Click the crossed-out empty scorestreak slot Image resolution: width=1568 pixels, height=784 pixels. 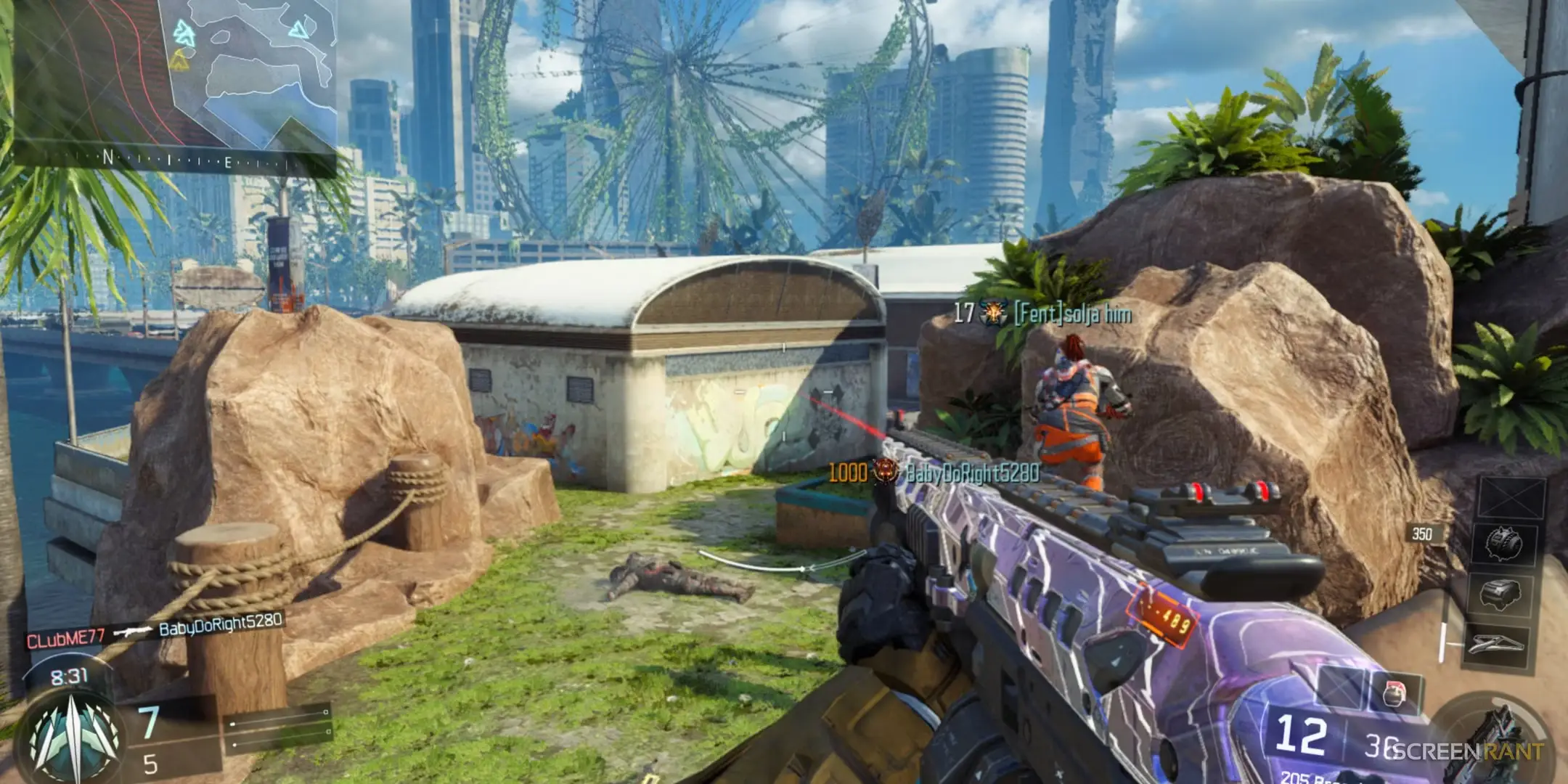coord(1512,497)
